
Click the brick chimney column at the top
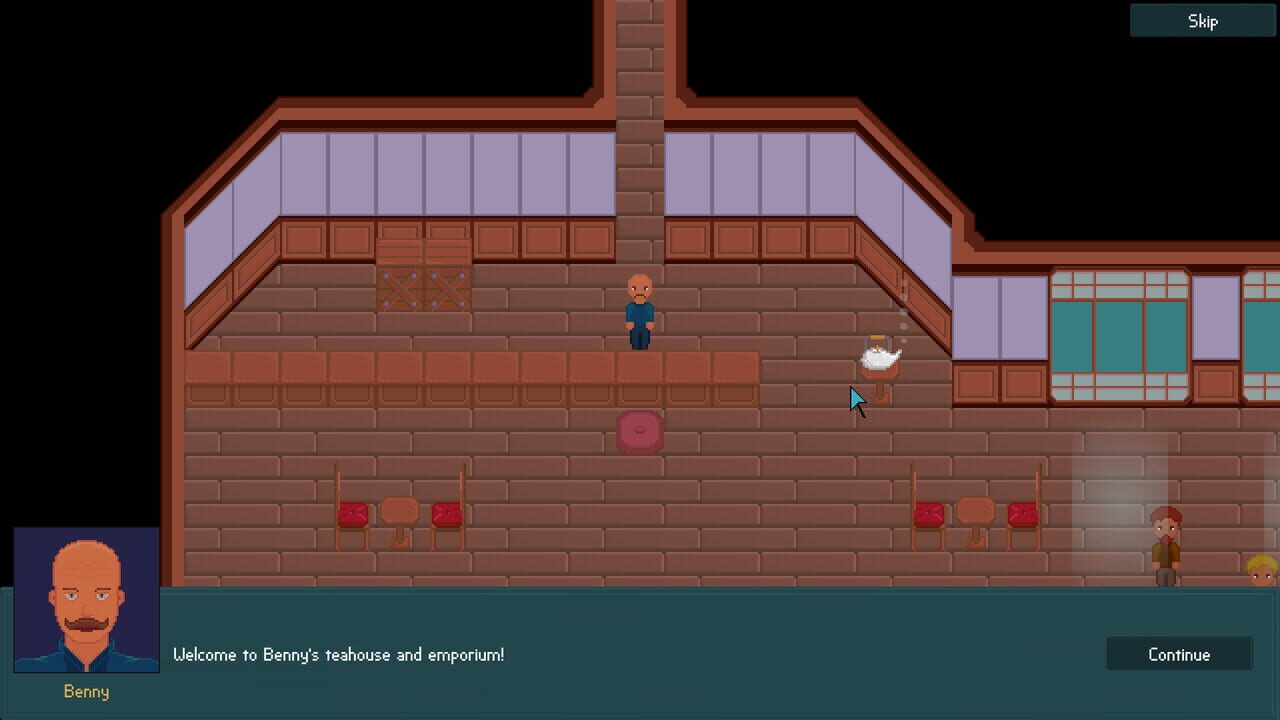[x=638, y=120]
